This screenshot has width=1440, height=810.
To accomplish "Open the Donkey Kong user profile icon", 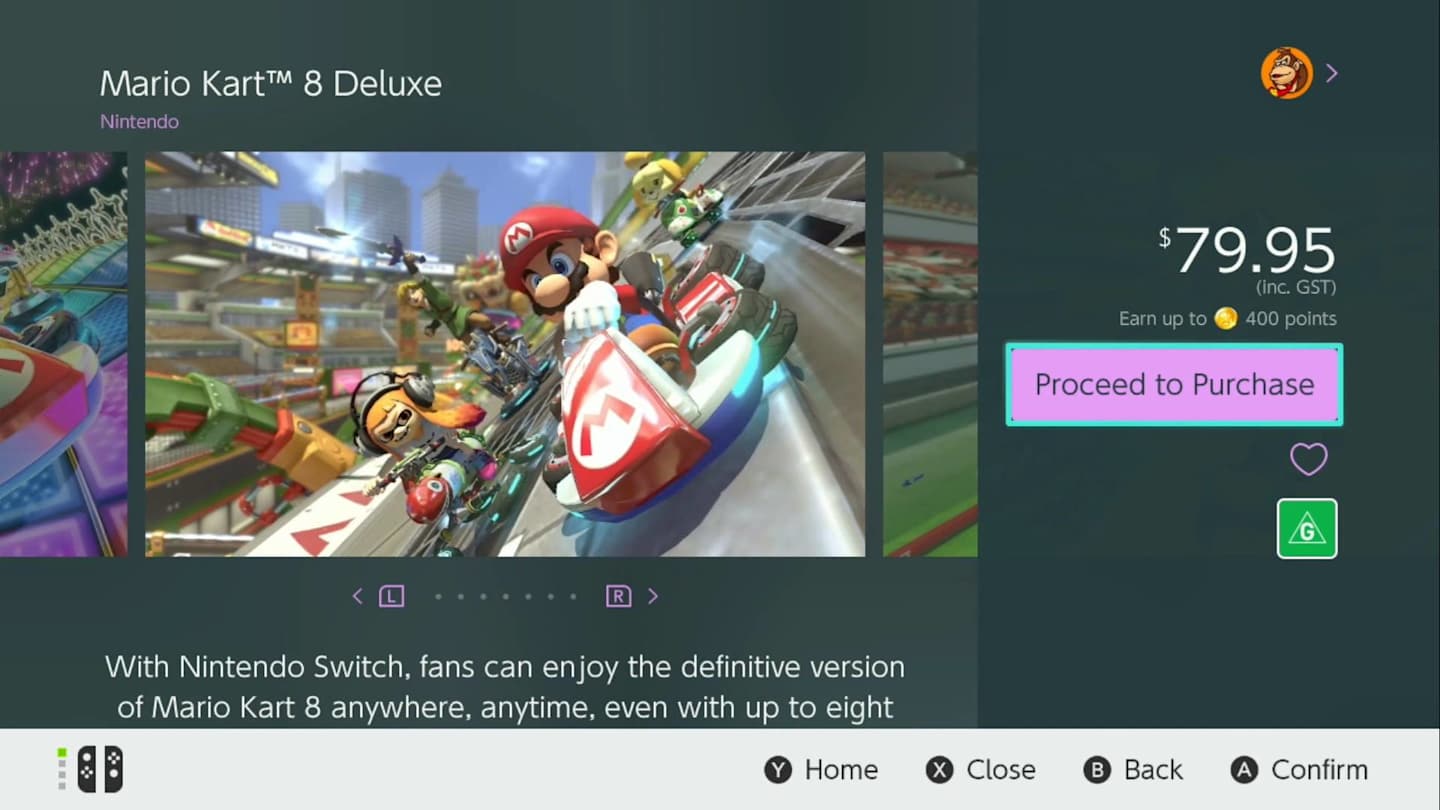I will pos(1285,72).
